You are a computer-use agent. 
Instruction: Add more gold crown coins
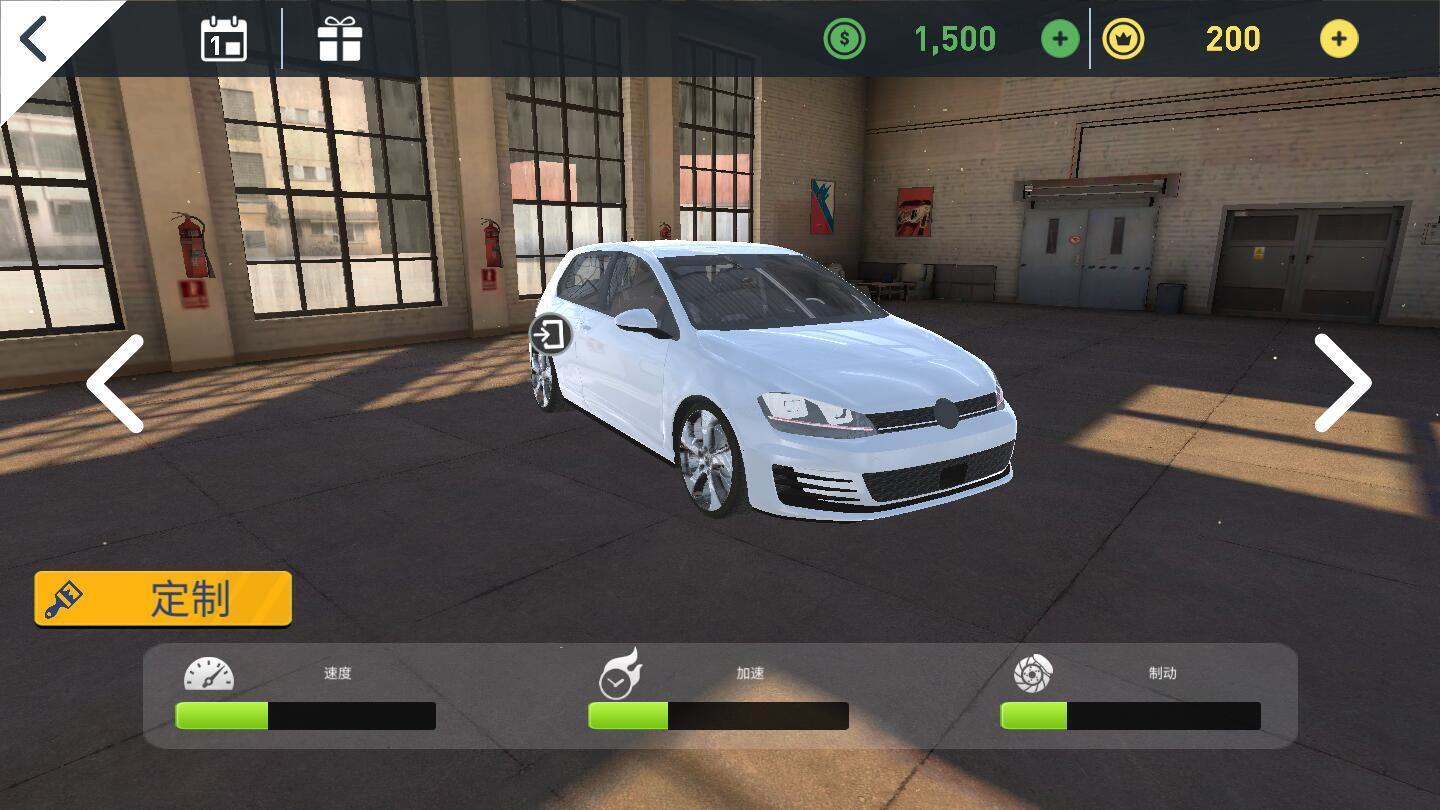pos(1338,39)
